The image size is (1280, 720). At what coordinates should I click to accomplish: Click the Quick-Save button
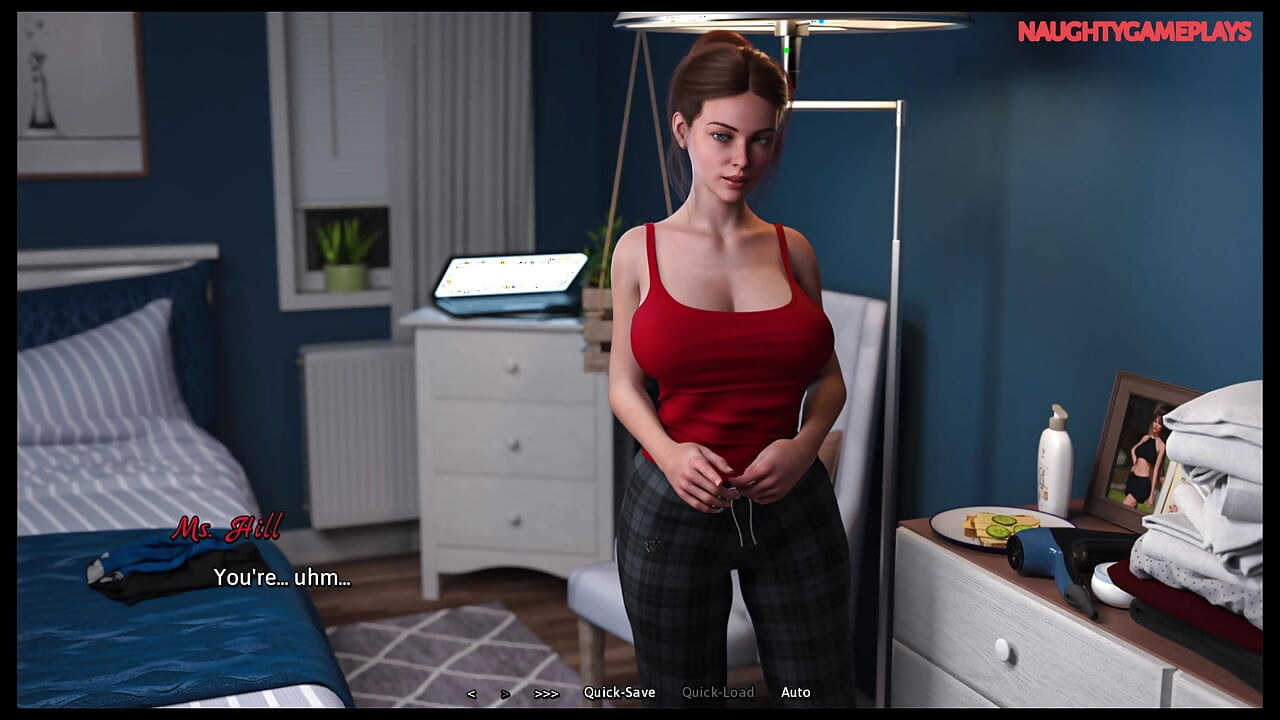[622, 692]
